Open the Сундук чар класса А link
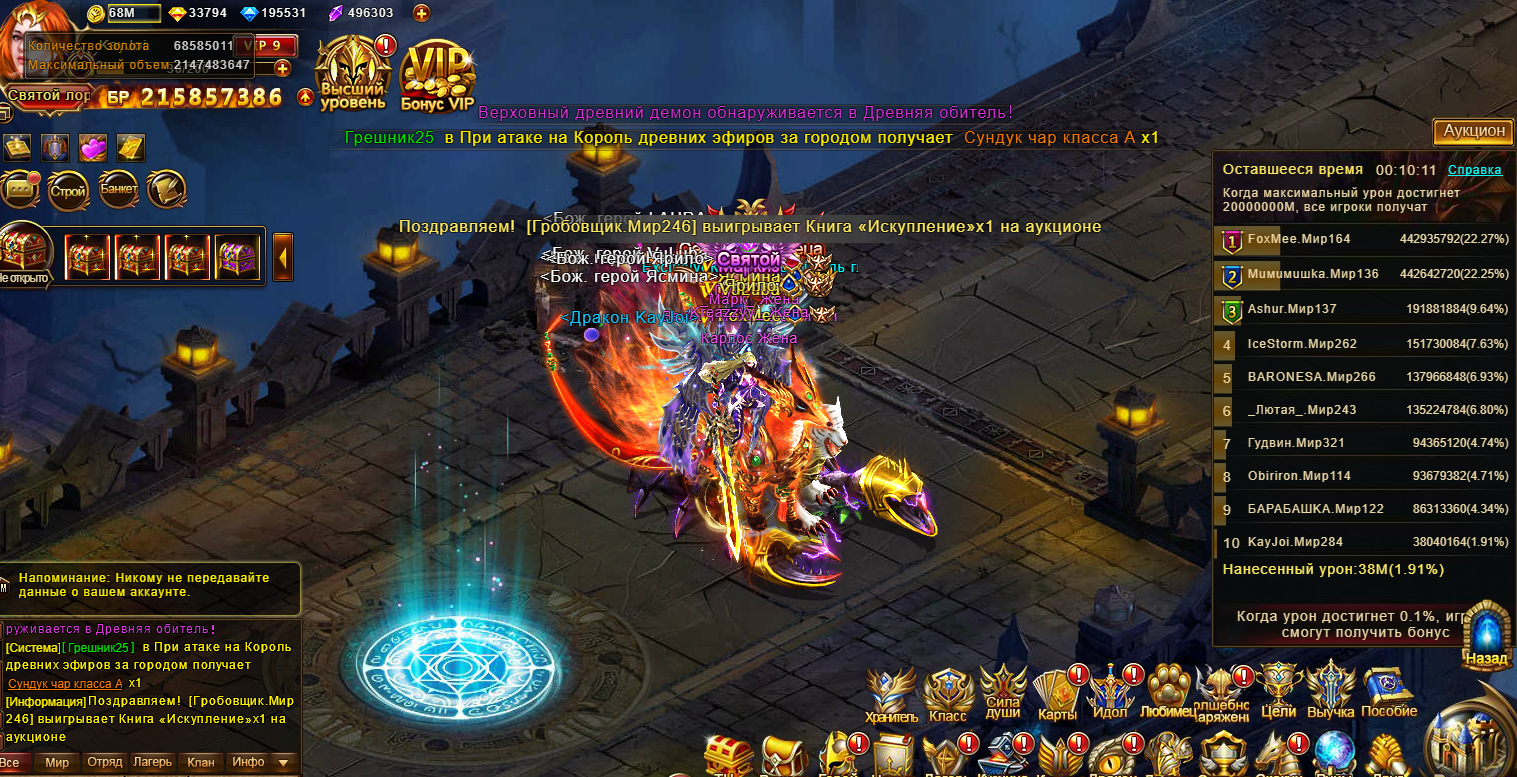This screenshot has width=1517, height=777. (x=65, y=683)
